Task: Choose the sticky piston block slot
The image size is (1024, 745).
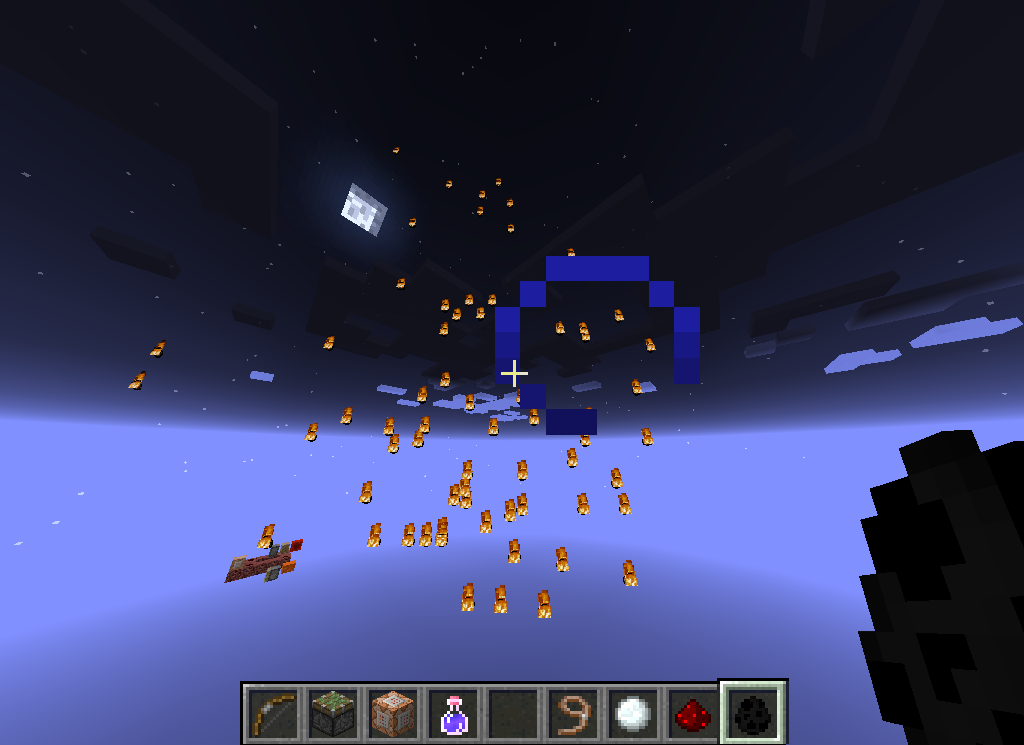Action: pos(332,714)
